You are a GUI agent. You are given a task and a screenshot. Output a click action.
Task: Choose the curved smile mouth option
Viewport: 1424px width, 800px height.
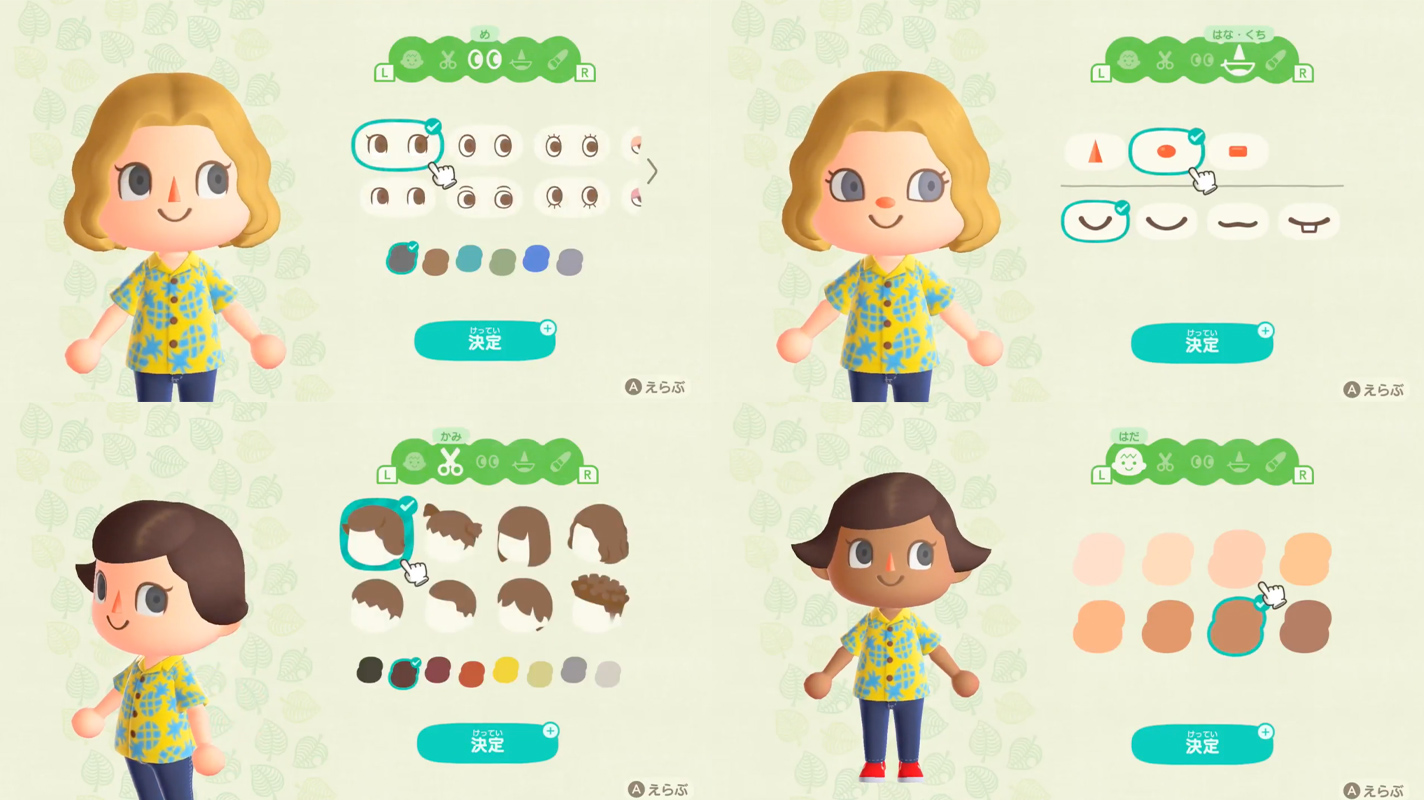1094,219
